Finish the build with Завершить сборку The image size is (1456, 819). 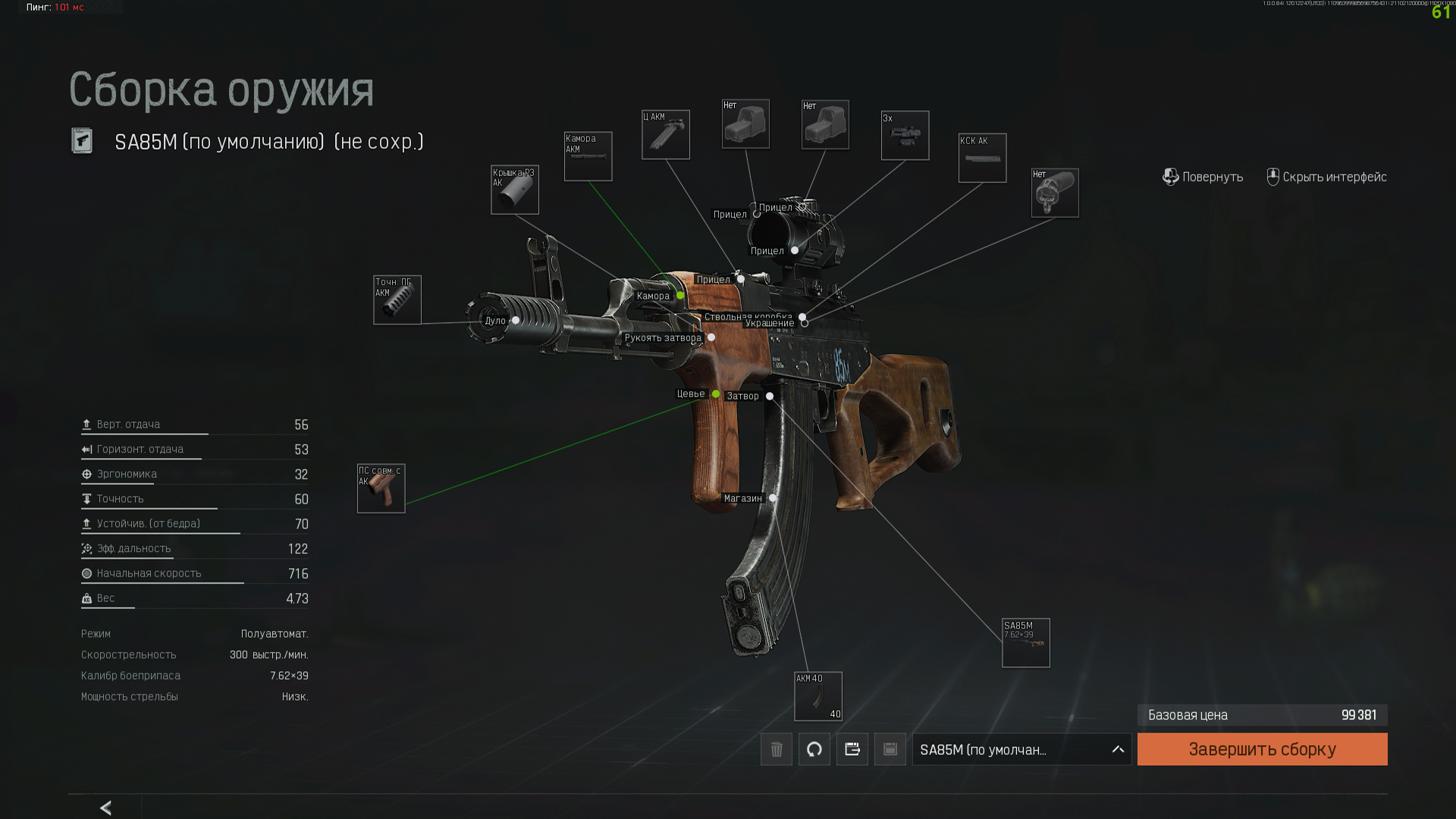click(1262, 749)
